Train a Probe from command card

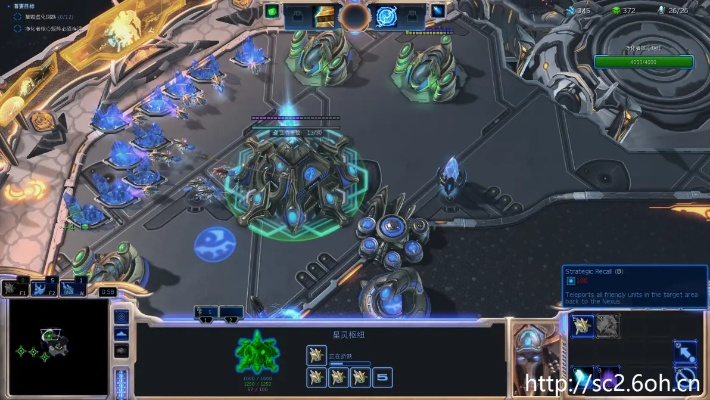click(582, 324)
